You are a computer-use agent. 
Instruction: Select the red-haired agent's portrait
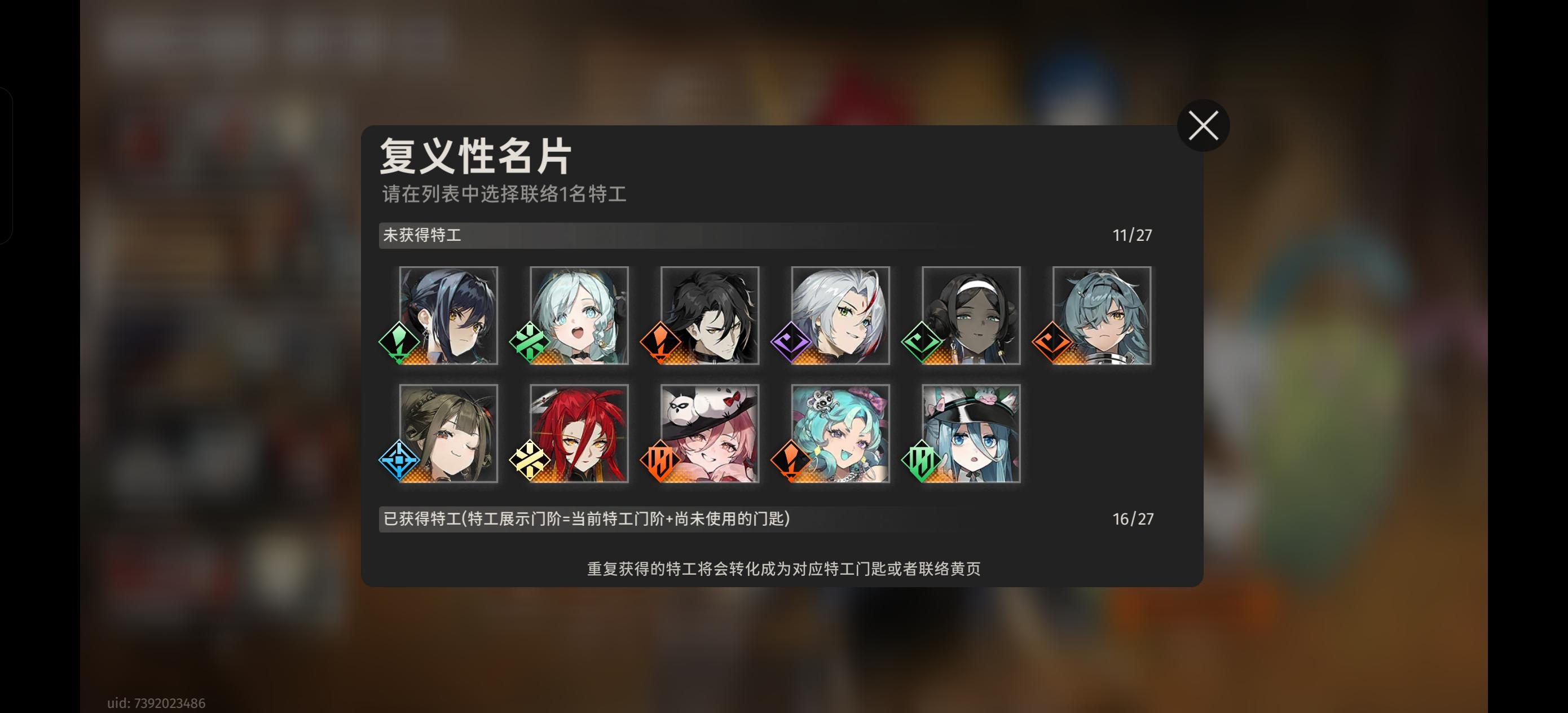pyautogui.click(x=578, y=434)
